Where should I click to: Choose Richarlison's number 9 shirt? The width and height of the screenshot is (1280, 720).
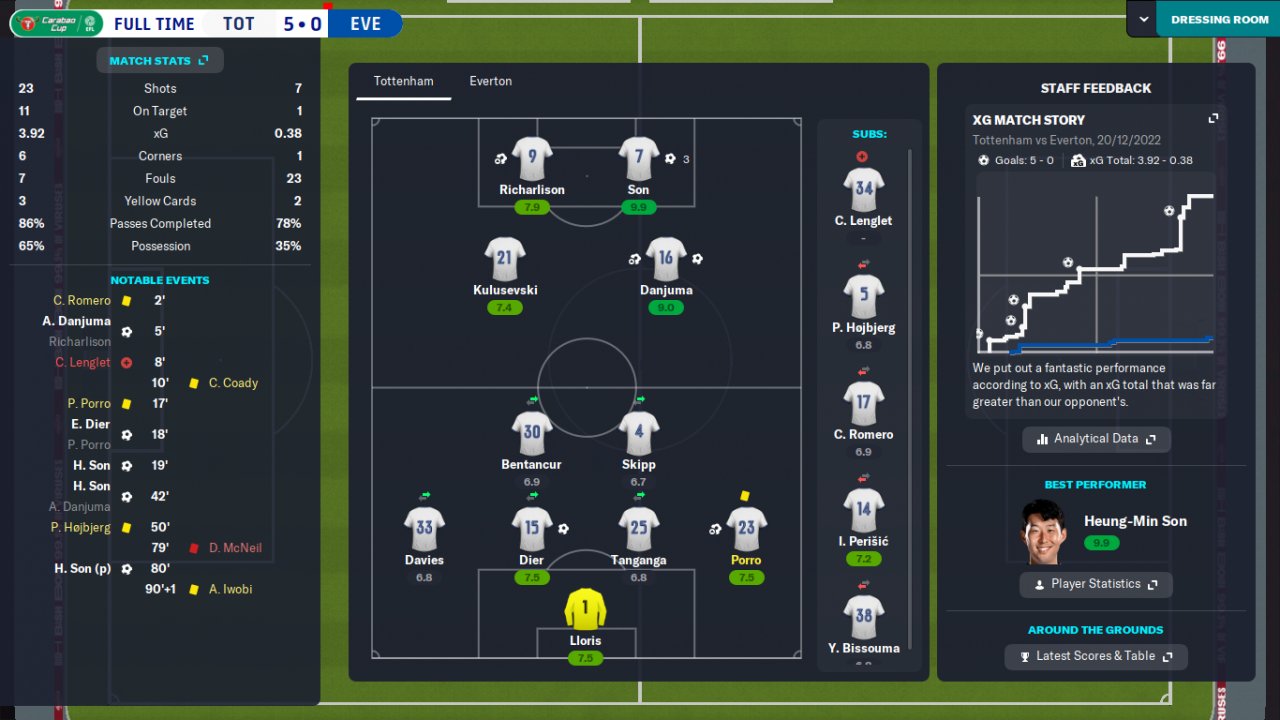click(x=532, y=159)
